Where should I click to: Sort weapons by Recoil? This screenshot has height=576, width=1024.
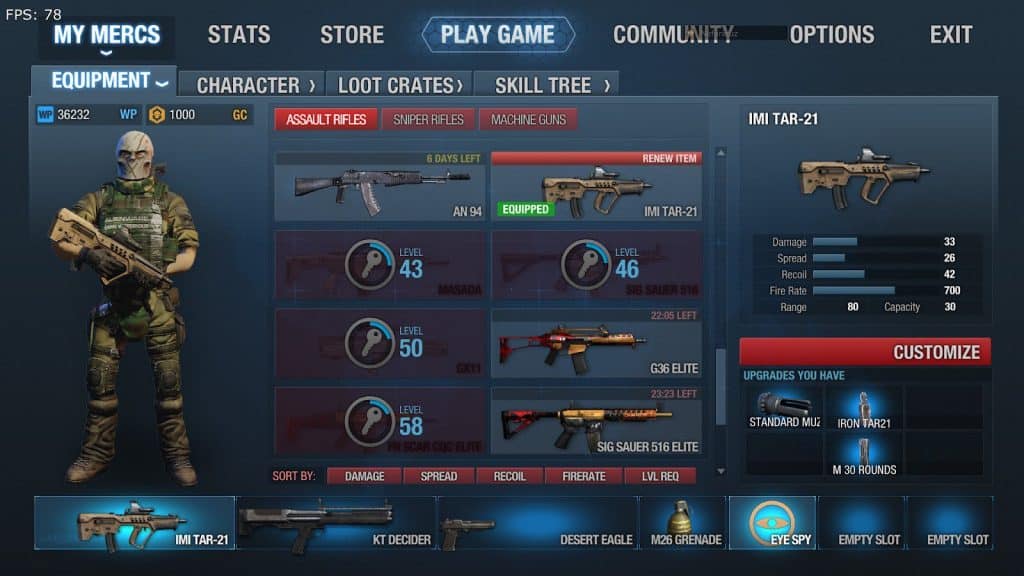point(509,476)
